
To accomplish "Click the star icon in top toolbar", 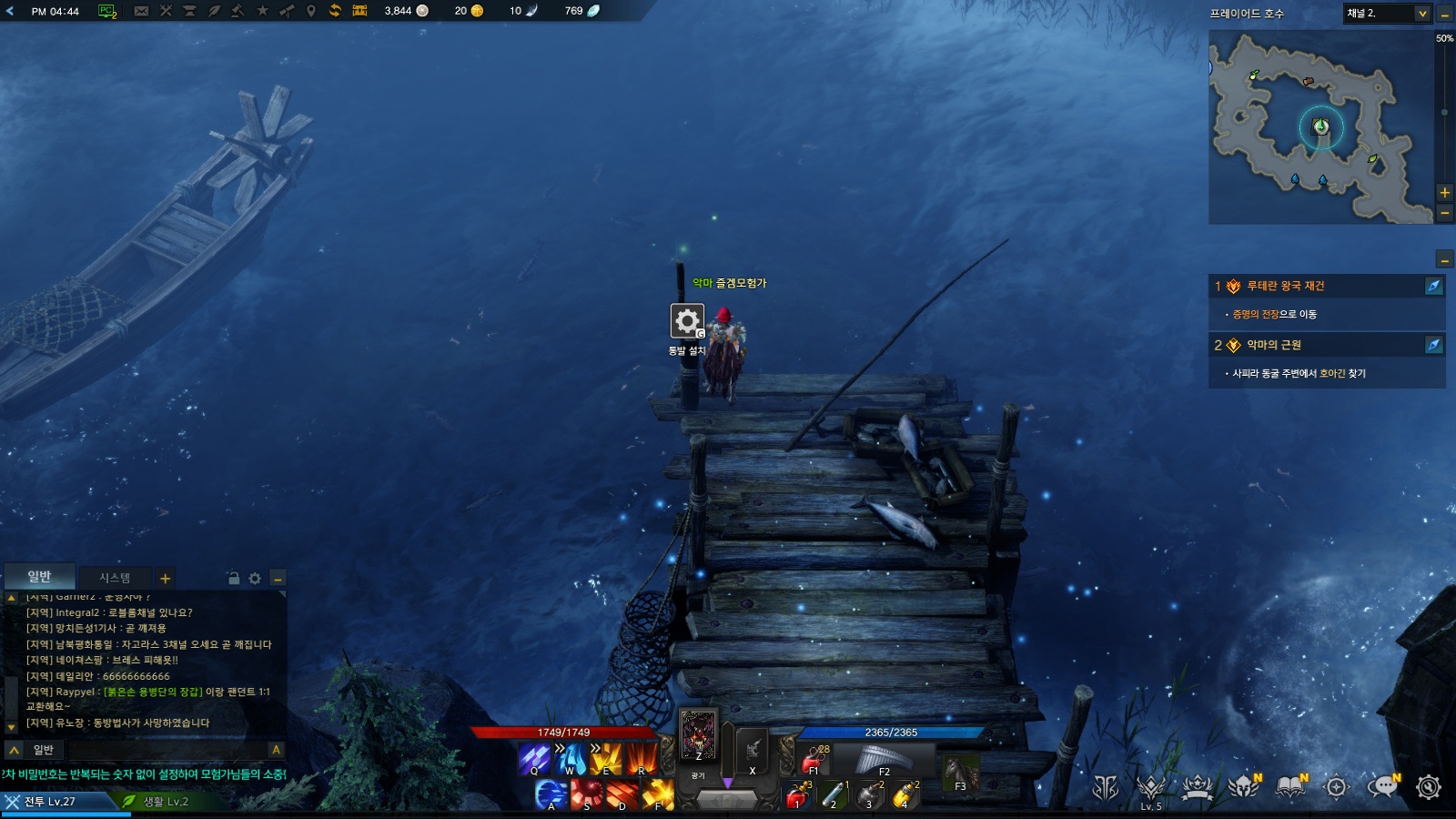I will click(x=262, y=11).
